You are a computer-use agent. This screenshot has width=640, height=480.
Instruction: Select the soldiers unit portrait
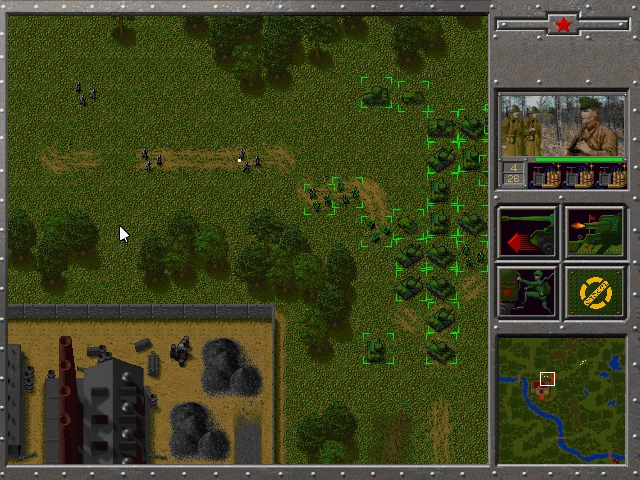pyautogui.click(x=562, y=126)
